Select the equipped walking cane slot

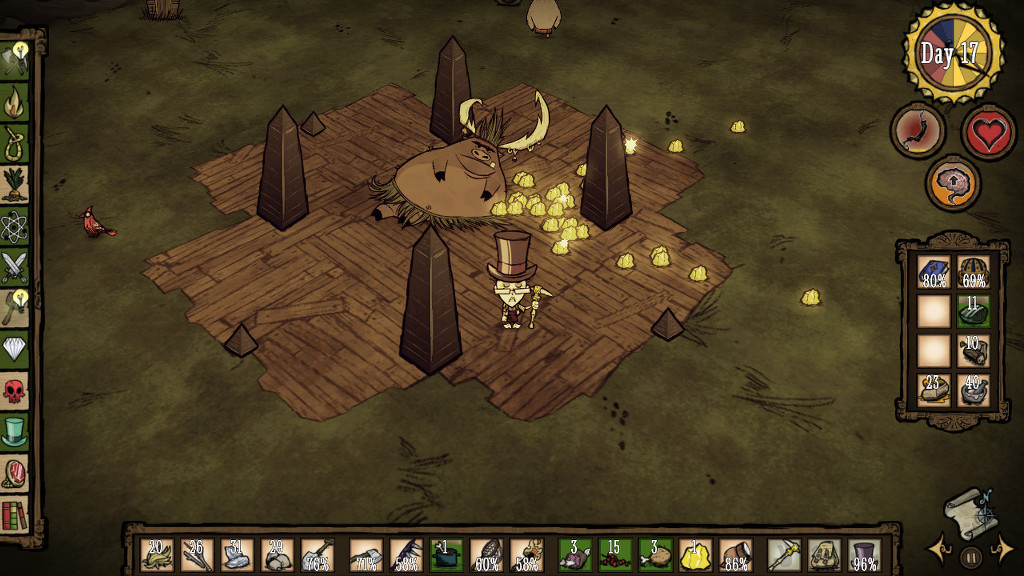point(784,555)
